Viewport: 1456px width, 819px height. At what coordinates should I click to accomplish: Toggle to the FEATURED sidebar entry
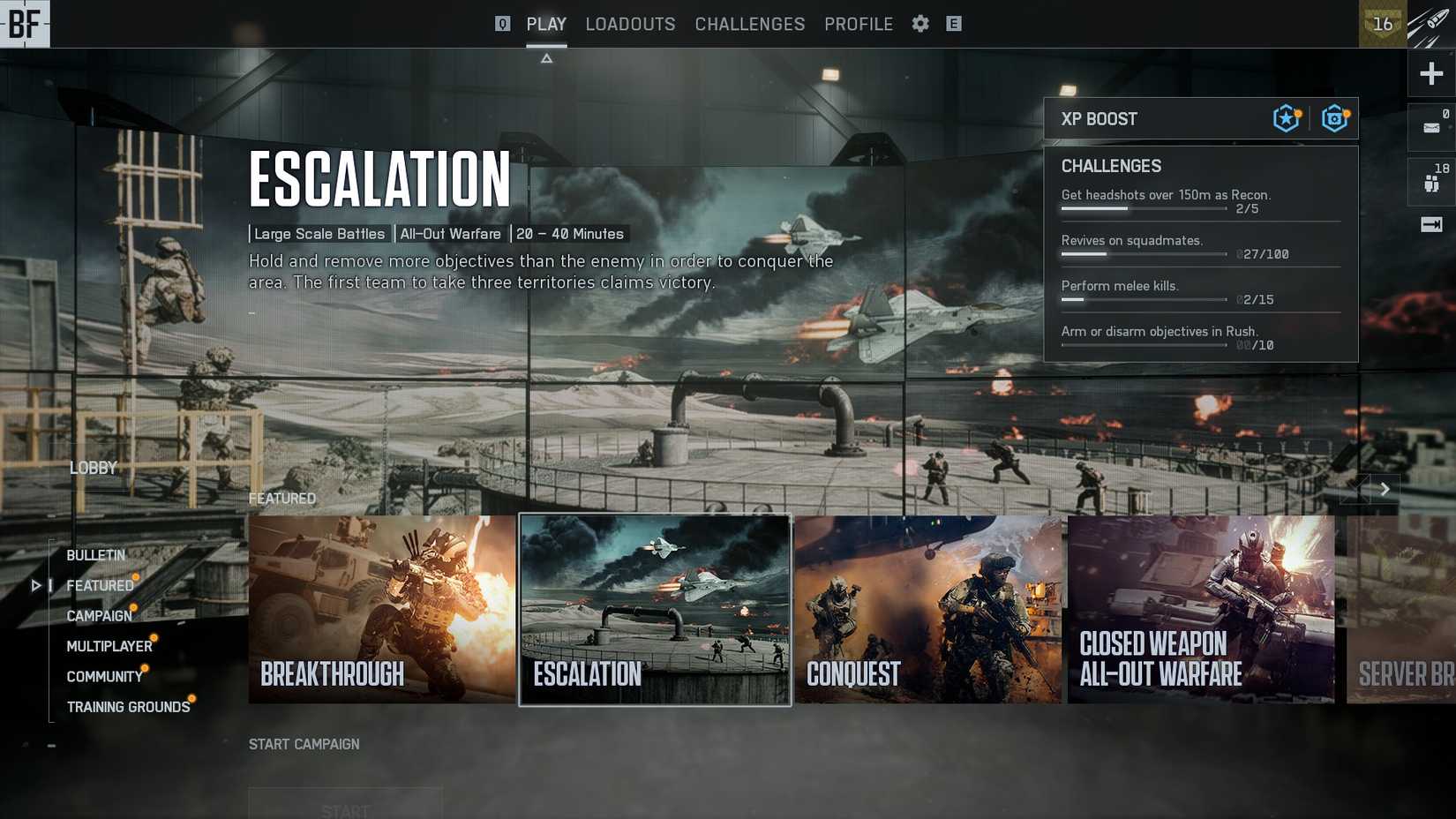[100, 585]
